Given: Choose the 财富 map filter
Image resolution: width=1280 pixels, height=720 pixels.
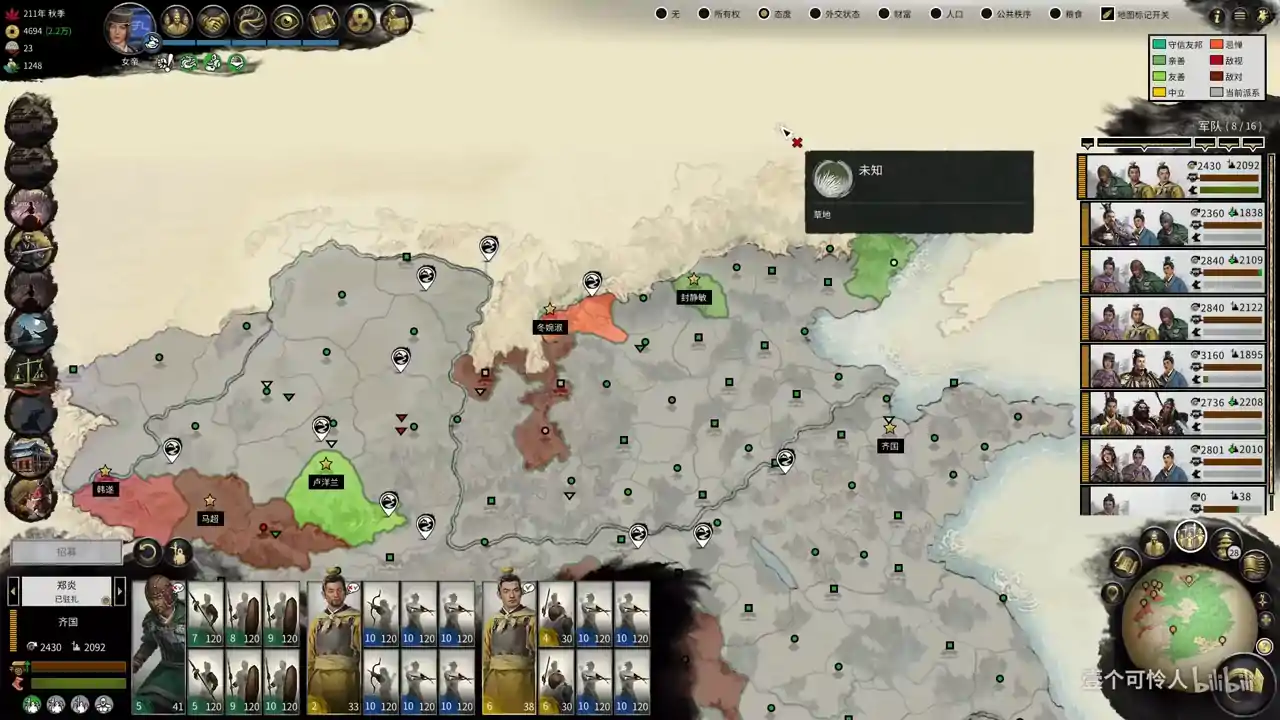Looking at the screenshot, I should point(884,14).
